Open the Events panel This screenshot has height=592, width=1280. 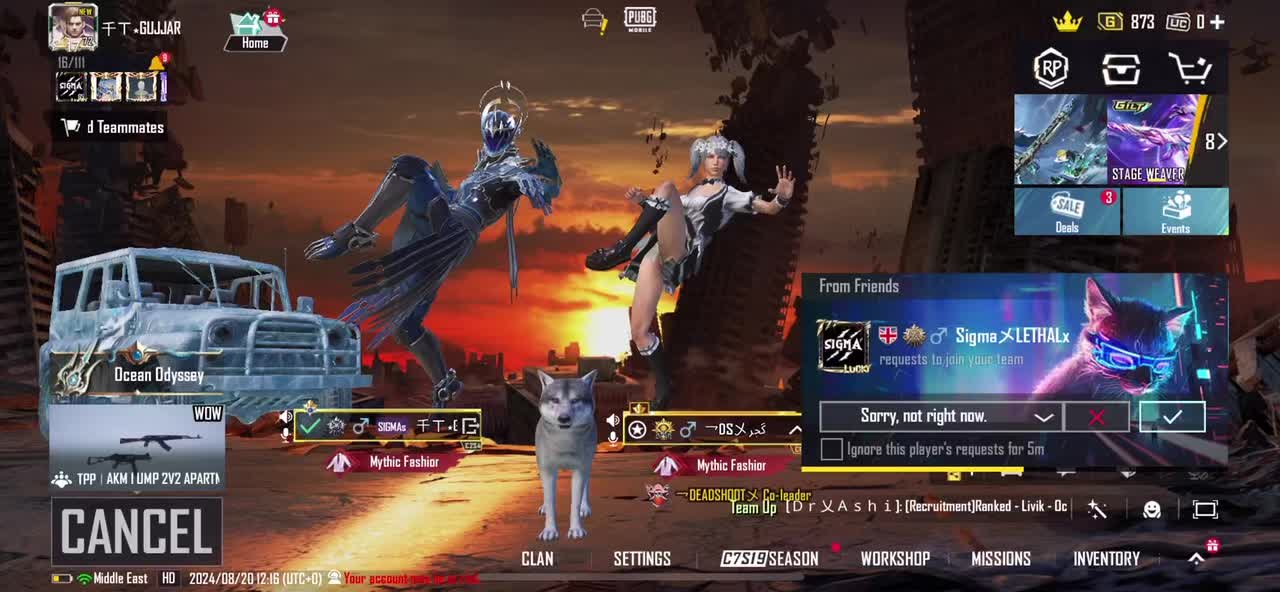tap(1175, 212)
